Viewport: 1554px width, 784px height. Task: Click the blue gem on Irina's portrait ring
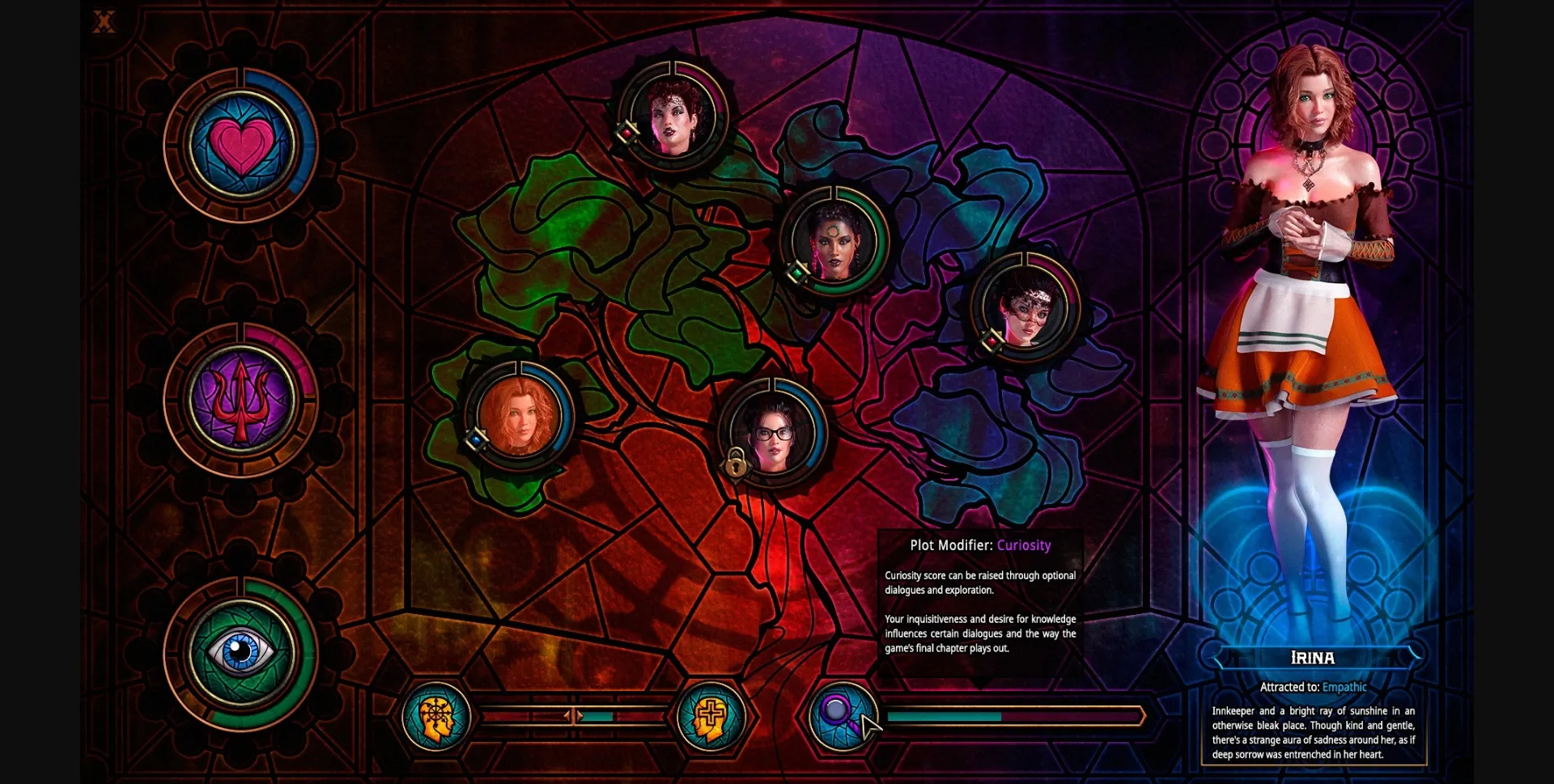476,438
